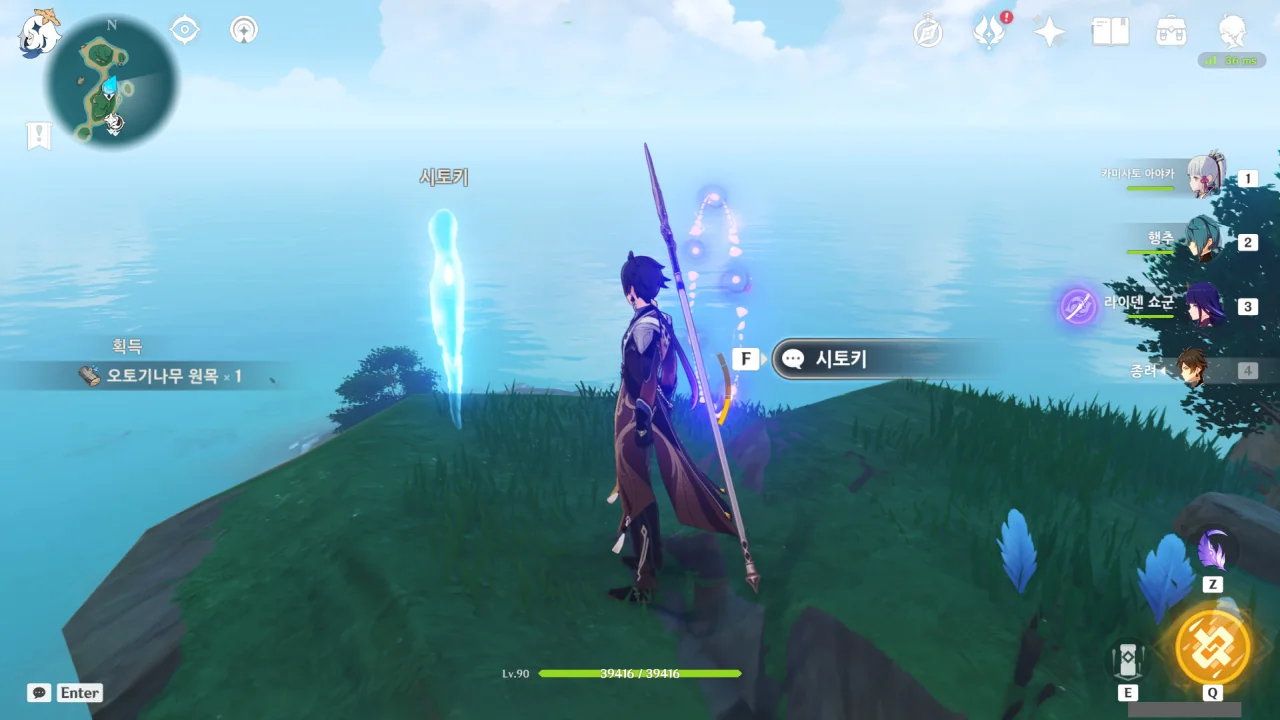Open the minimap
1280x720 pixels.
click(x=111, y=84)
